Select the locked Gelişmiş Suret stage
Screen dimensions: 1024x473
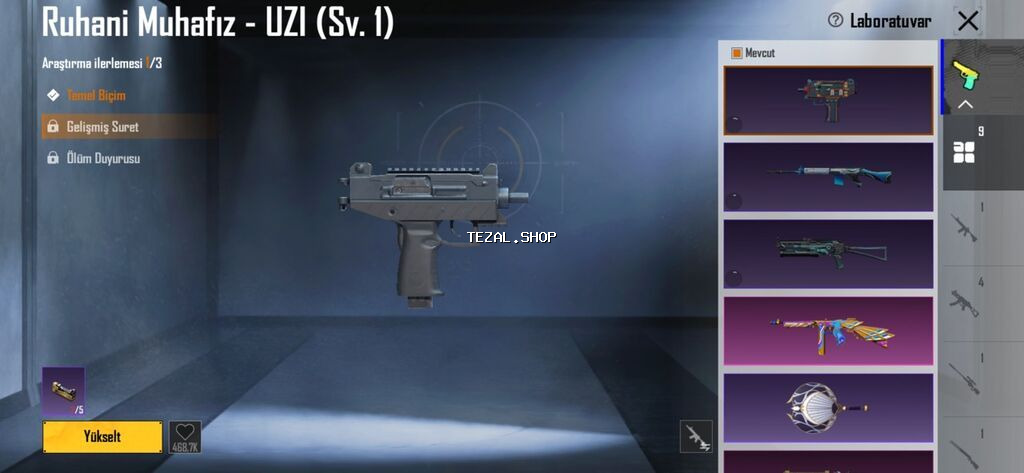coord(102,127)
